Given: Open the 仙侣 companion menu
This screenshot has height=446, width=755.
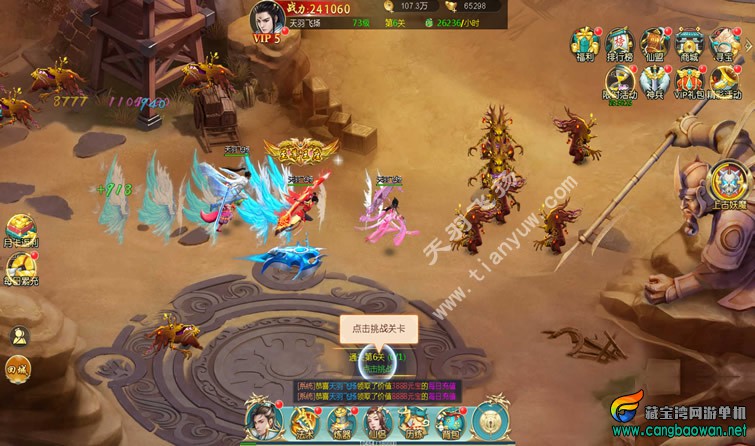Looking at the screenshot, I should coord(378,420).
